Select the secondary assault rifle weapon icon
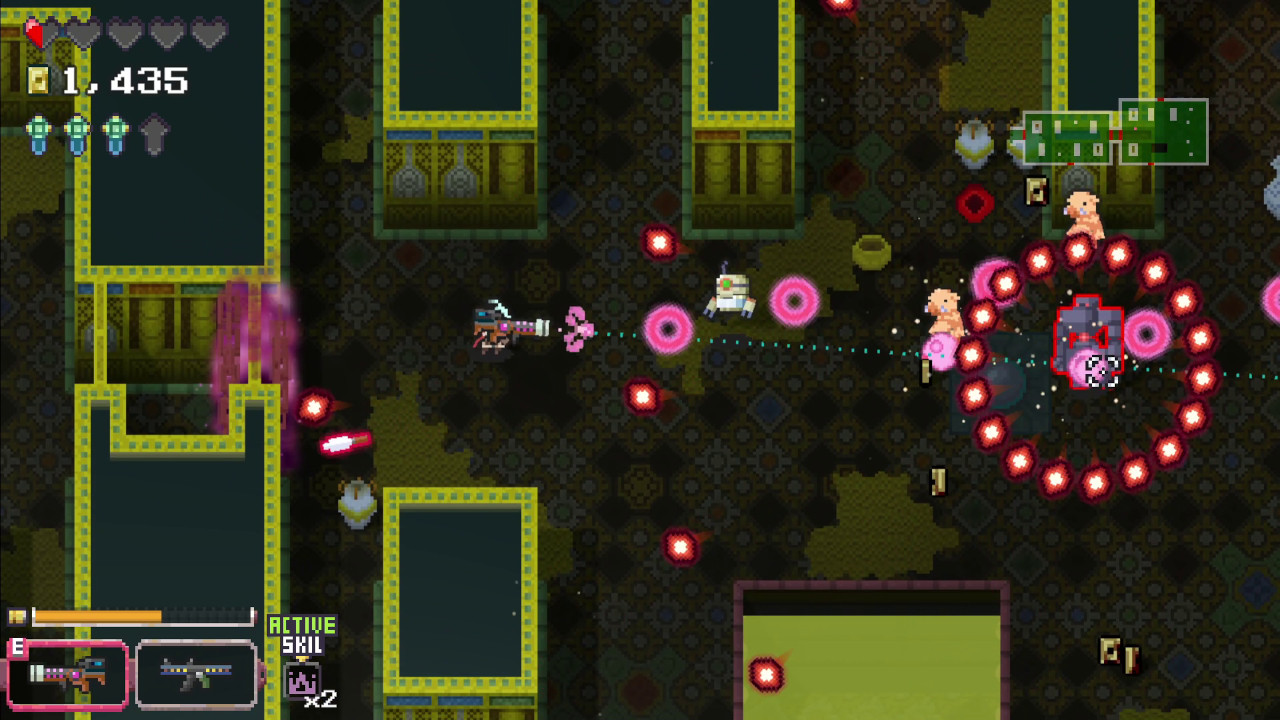This screenshot has height=720, width=1280. [x=195, y=673]
